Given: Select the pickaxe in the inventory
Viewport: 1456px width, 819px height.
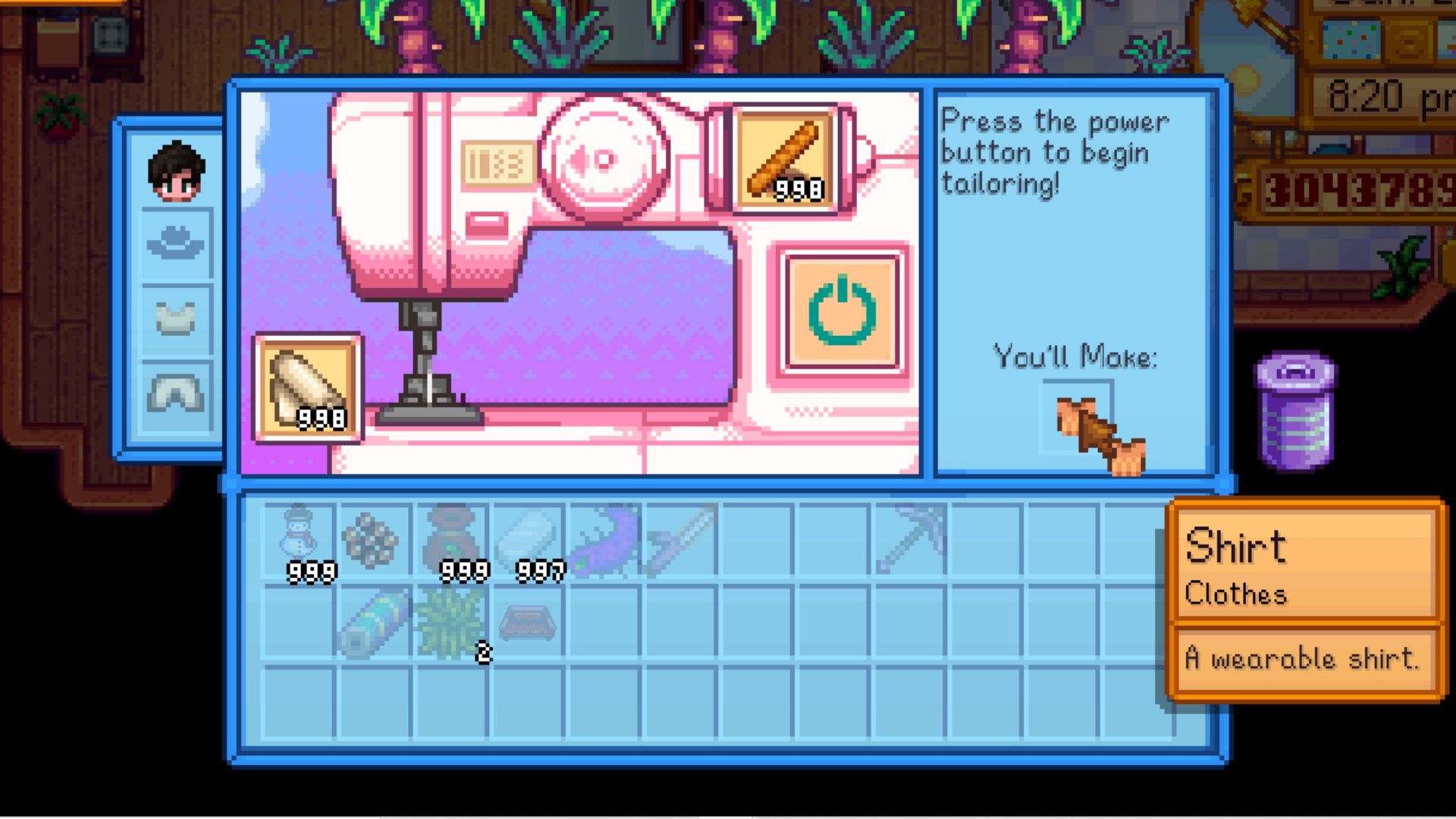Looking at the screenshot, I should [910, 540].
